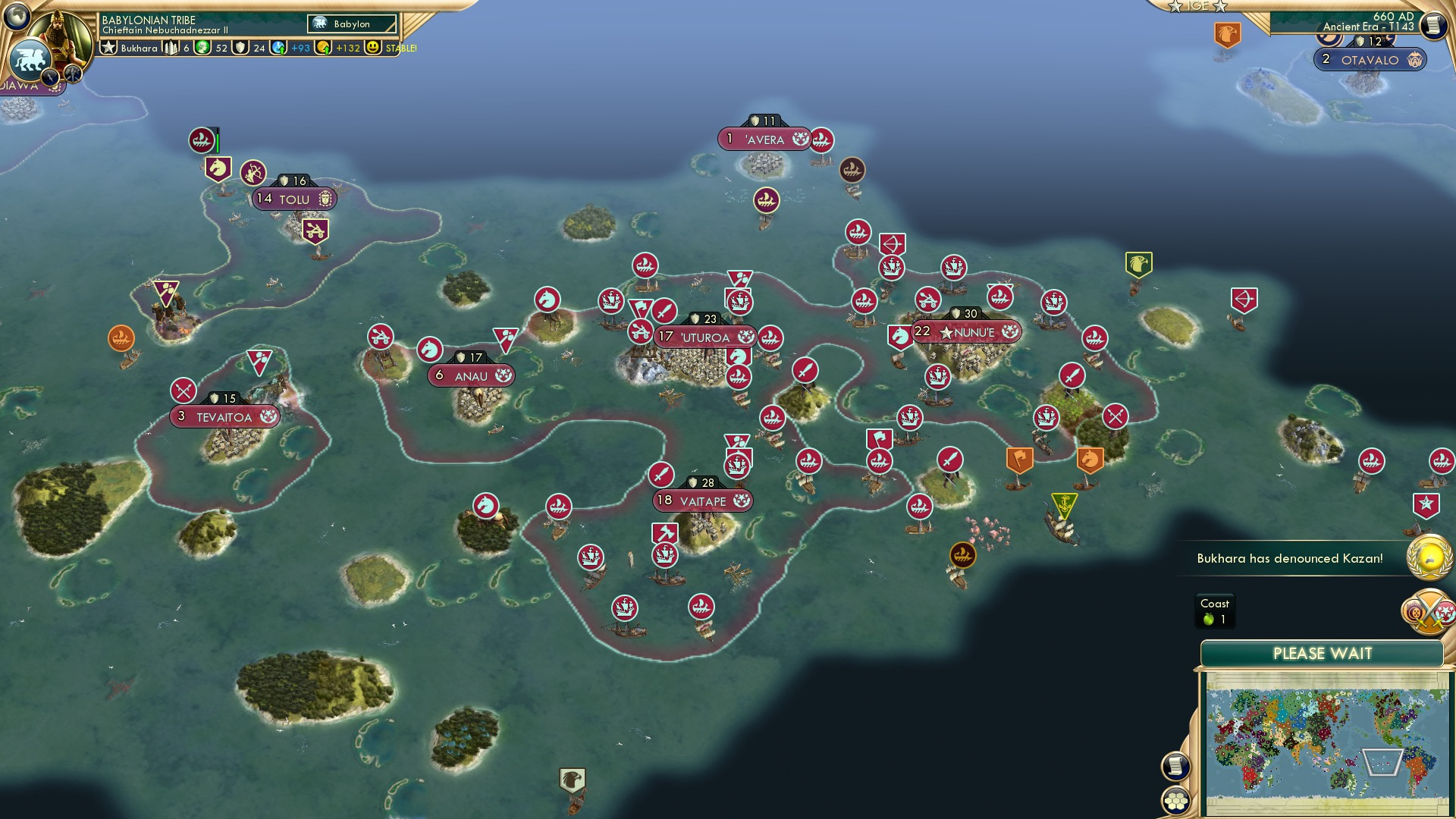Select the winged lion civilization emblem
The image size is (1456, 819).
[30, 59]
